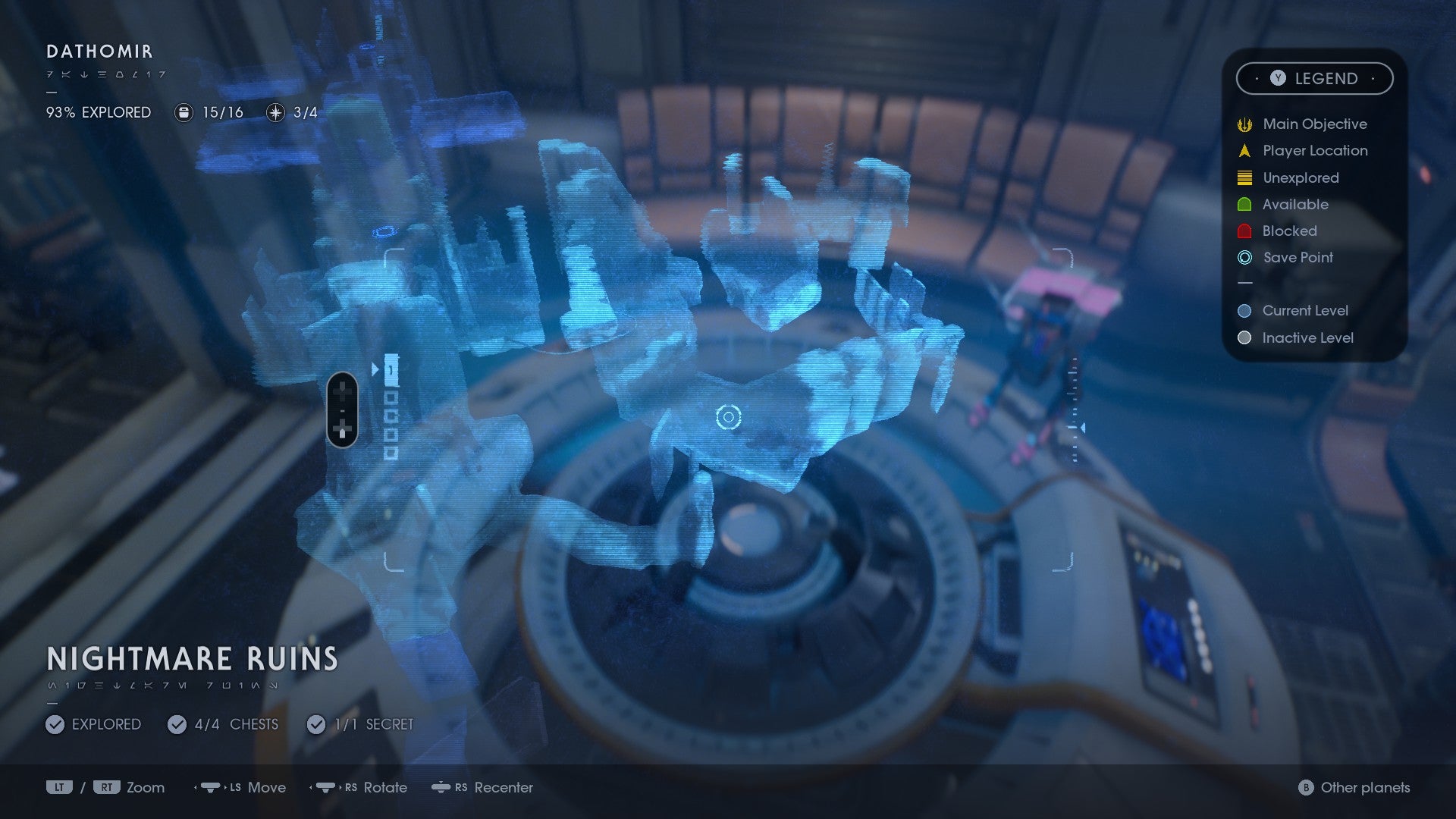The height and width of the screenshot is (819, 1456).
Task: Select the Player Location arrow icon
Action: (1244, 151)
